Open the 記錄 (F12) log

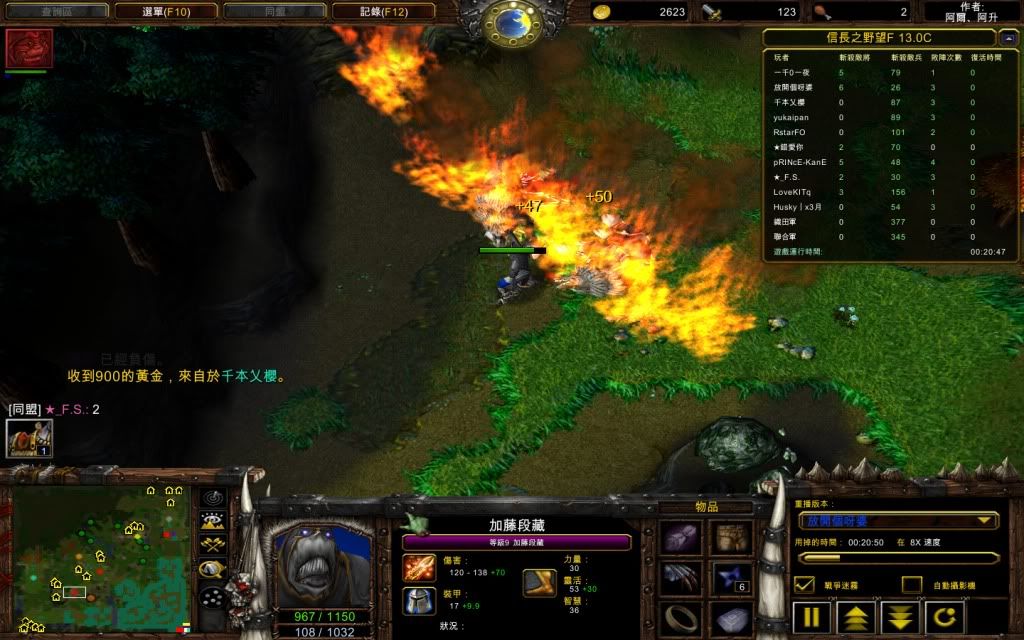pyautogui.click(x=384, y=12)
